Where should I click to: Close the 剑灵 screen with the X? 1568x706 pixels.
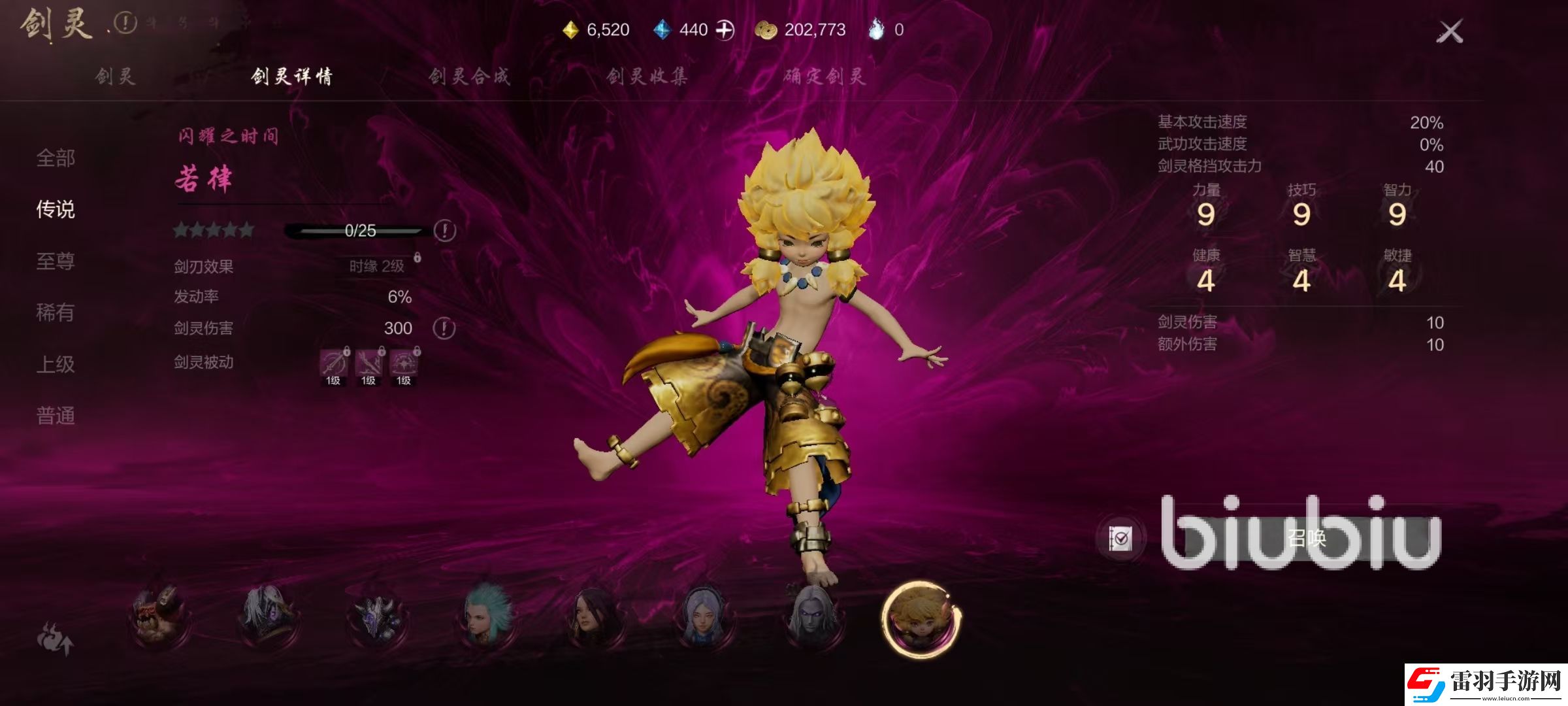click(x=1450, y=31)
